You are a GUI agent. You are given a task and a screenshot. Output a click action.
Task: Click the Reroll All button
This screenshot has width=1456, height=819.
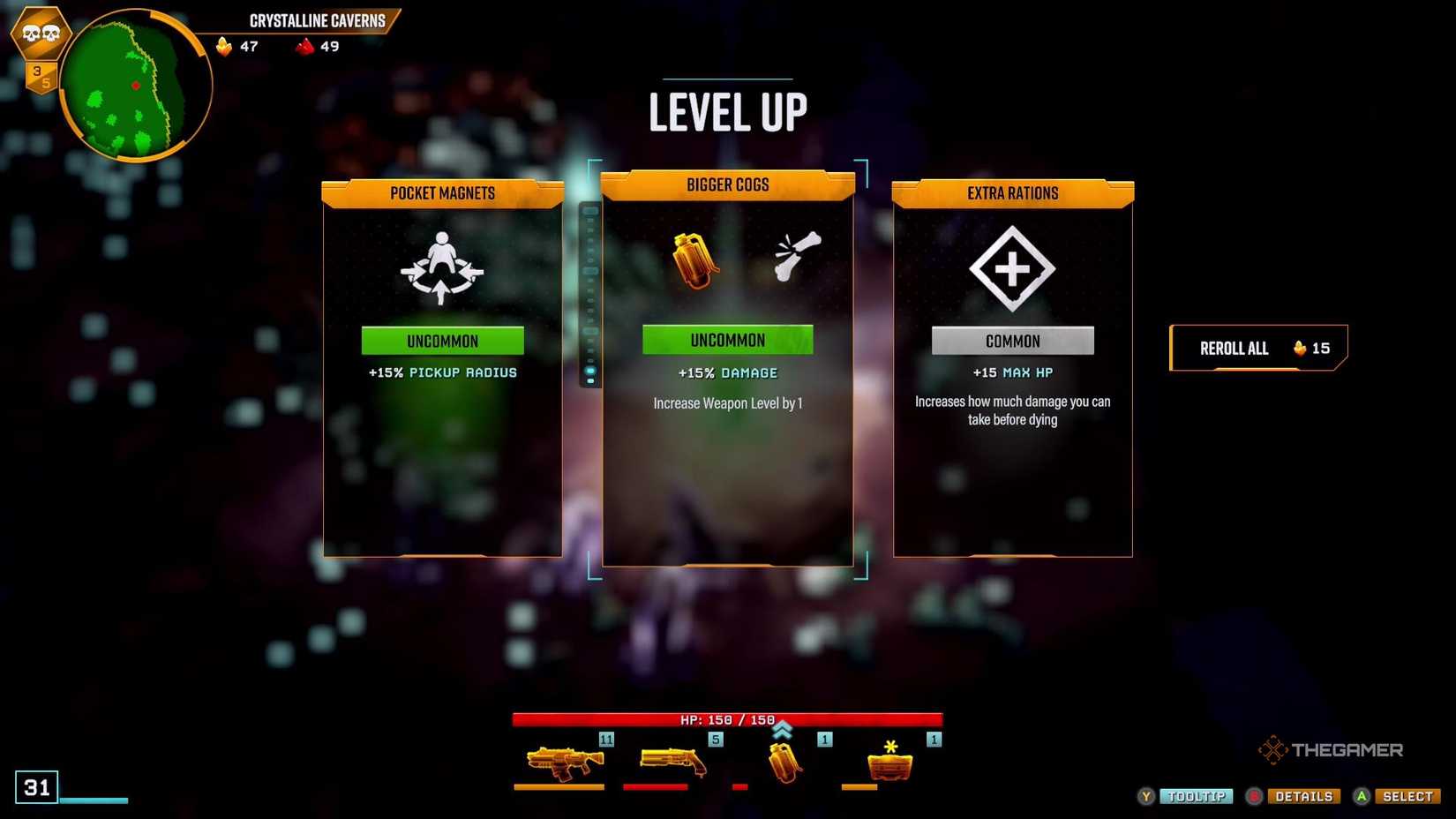tap(1257, 348)
